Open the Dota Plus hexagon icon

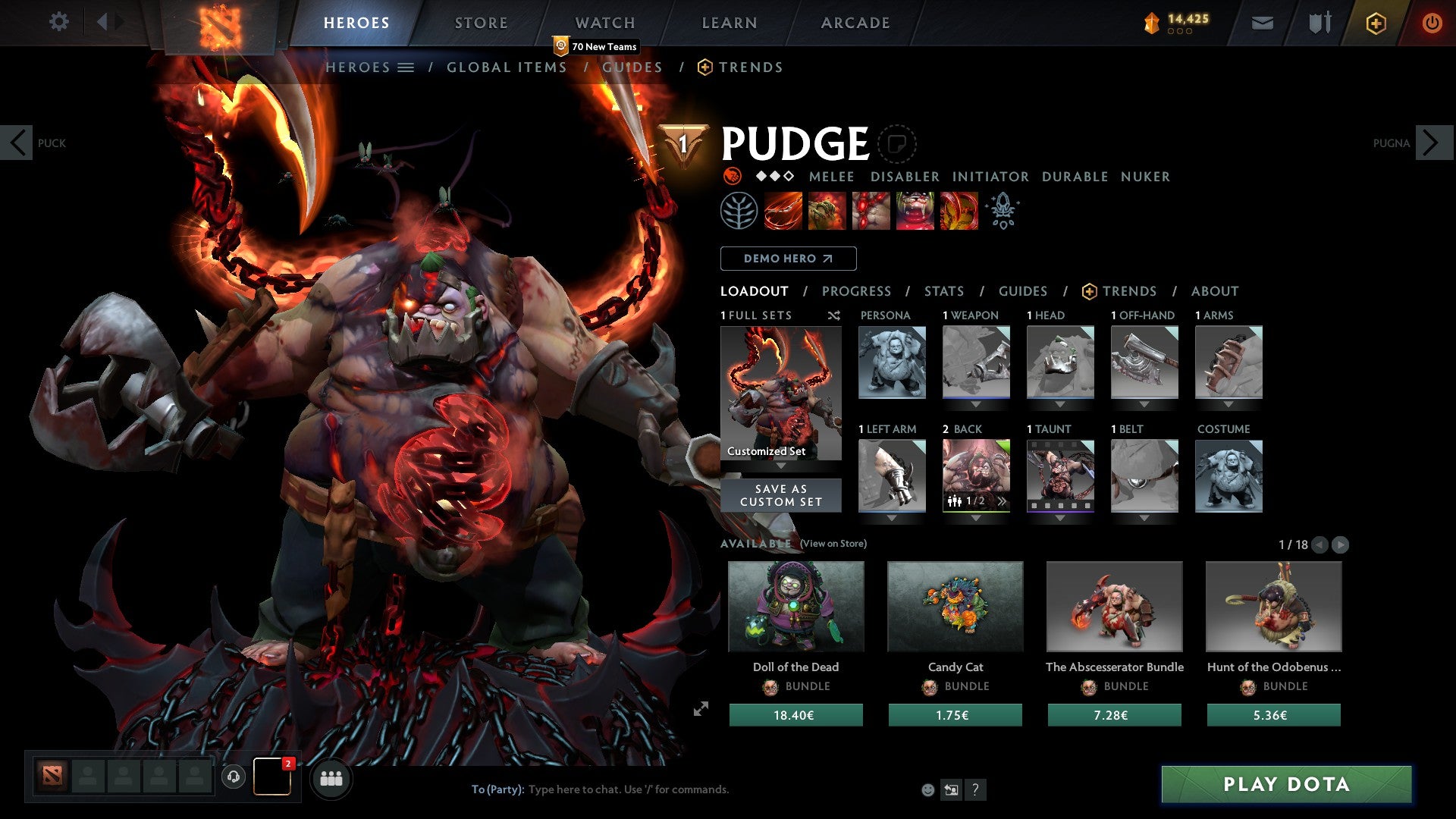point(1376,23)
